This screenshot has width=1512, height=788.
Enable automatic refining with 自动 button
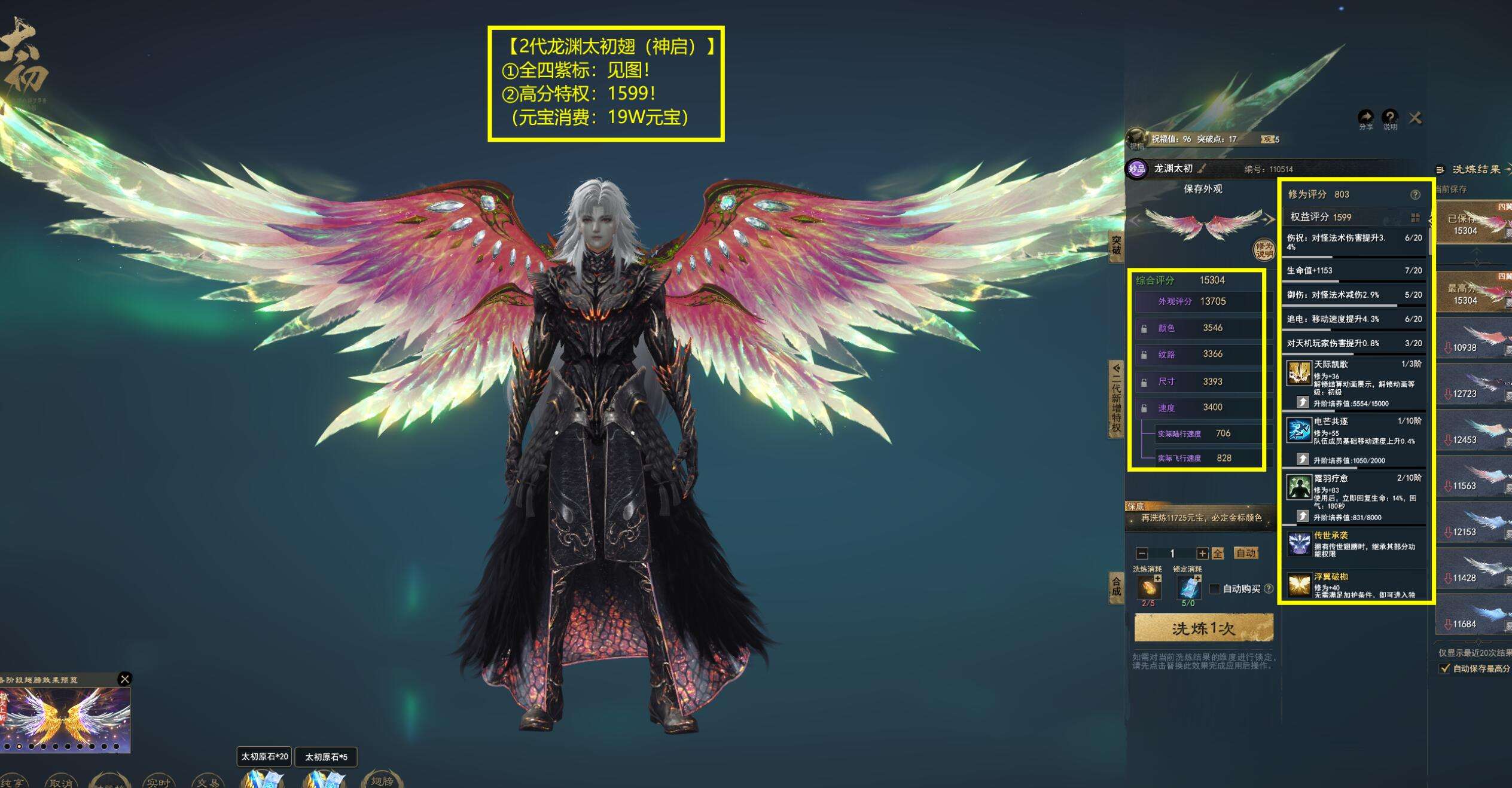tap(1246, 553)
